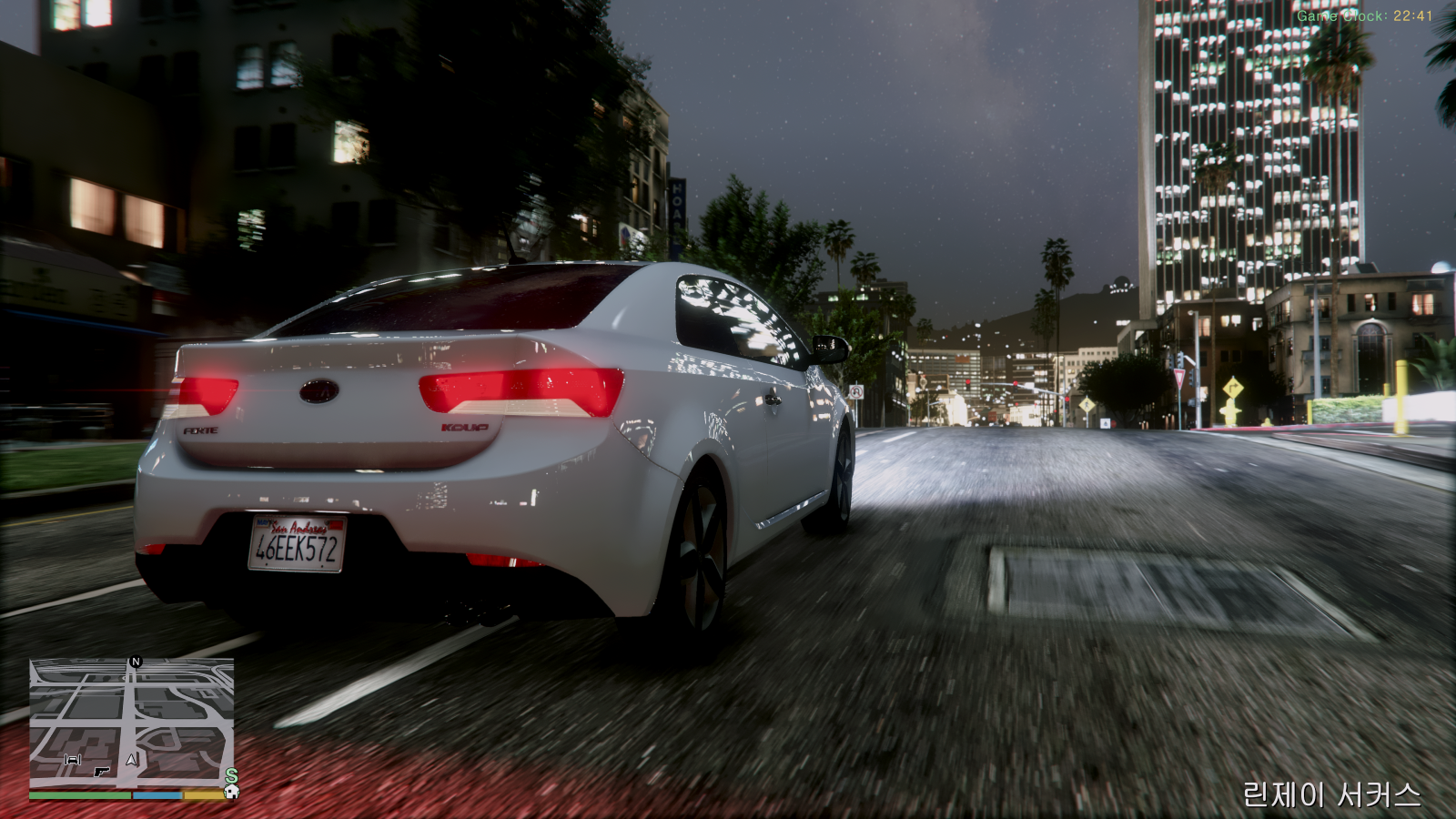This screenshot has height=819, width=1456.
Task: Click the white safehouse marker
Action: (x=231, y=792)
